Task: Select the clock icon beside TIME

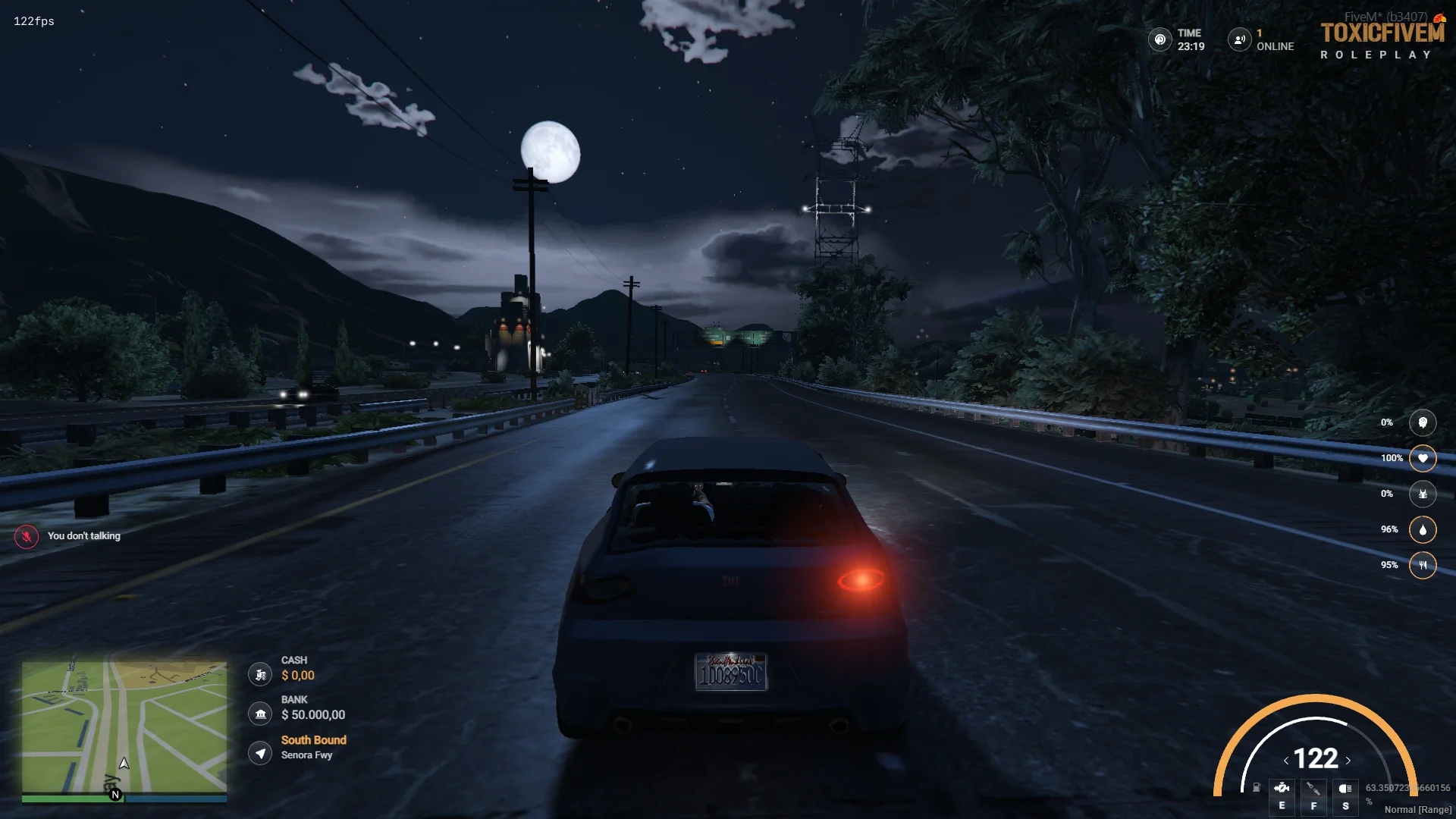Action: [1159, 39]
